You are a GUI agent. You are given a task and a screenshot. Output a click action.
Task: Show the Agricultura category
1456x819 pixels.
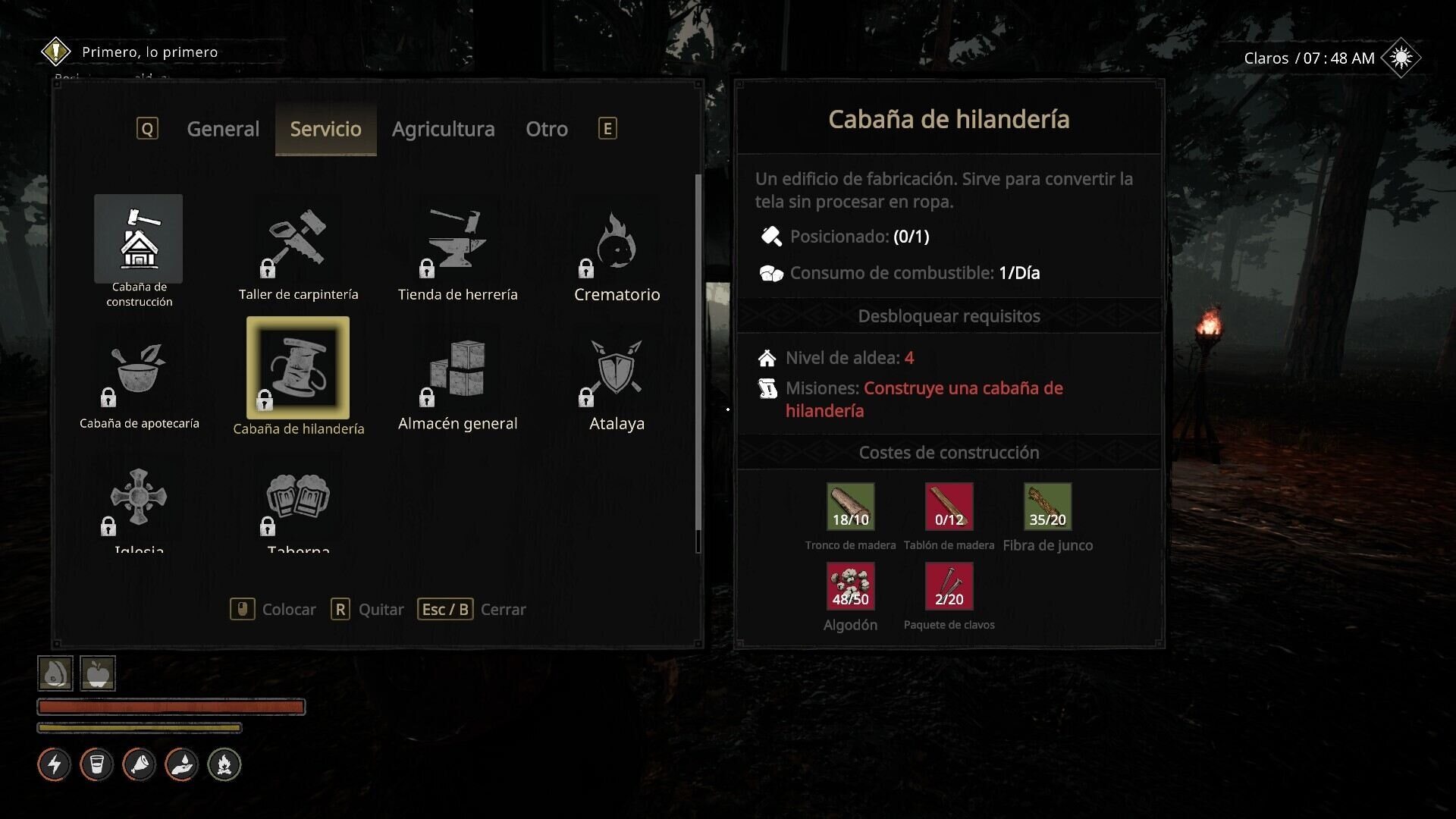(443, 129)
